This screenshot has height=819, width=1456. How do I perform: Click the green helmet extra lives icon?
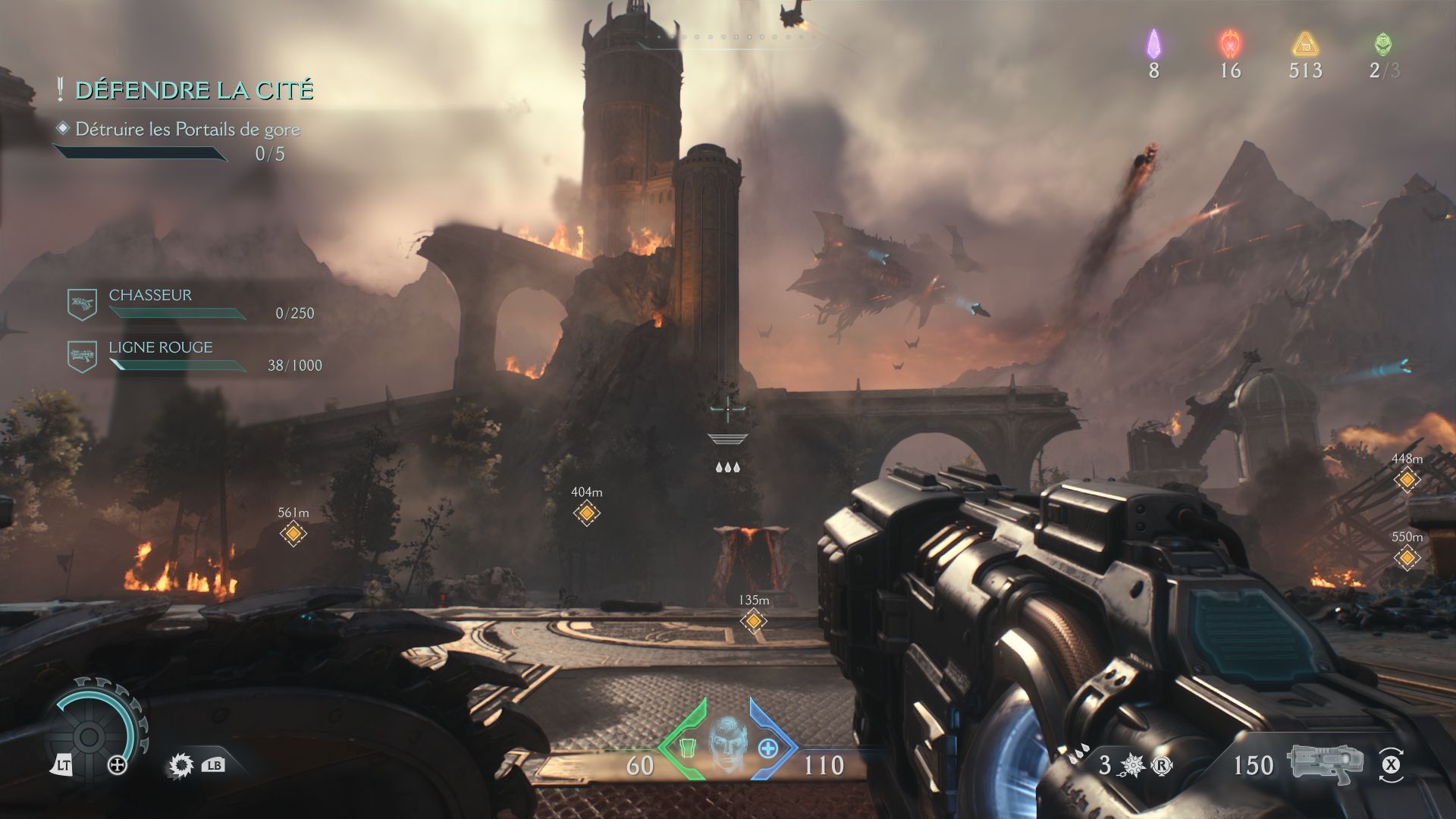(1383, 44)
